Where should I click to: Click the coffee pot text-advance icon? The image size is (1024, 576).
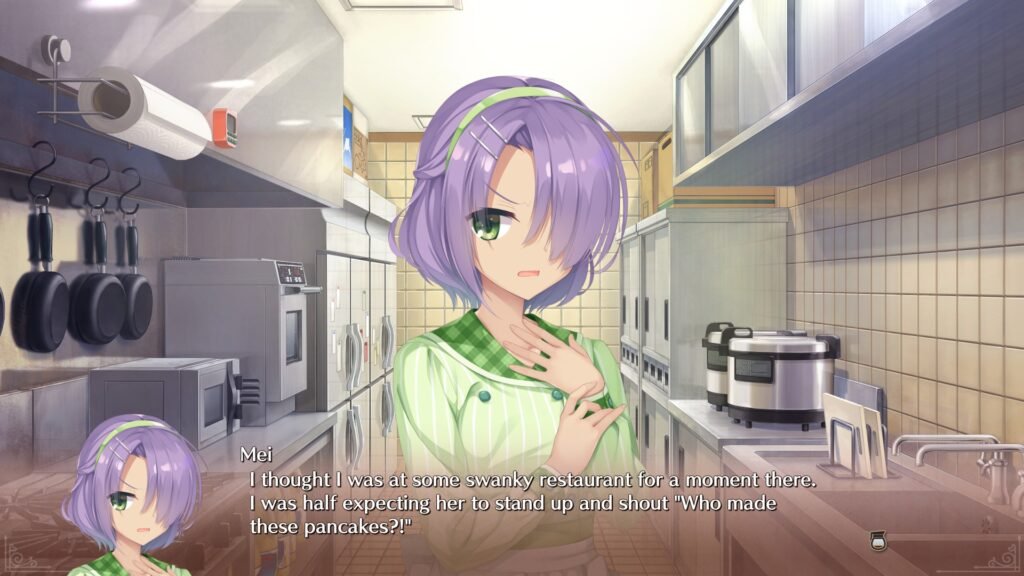point(879,541)
